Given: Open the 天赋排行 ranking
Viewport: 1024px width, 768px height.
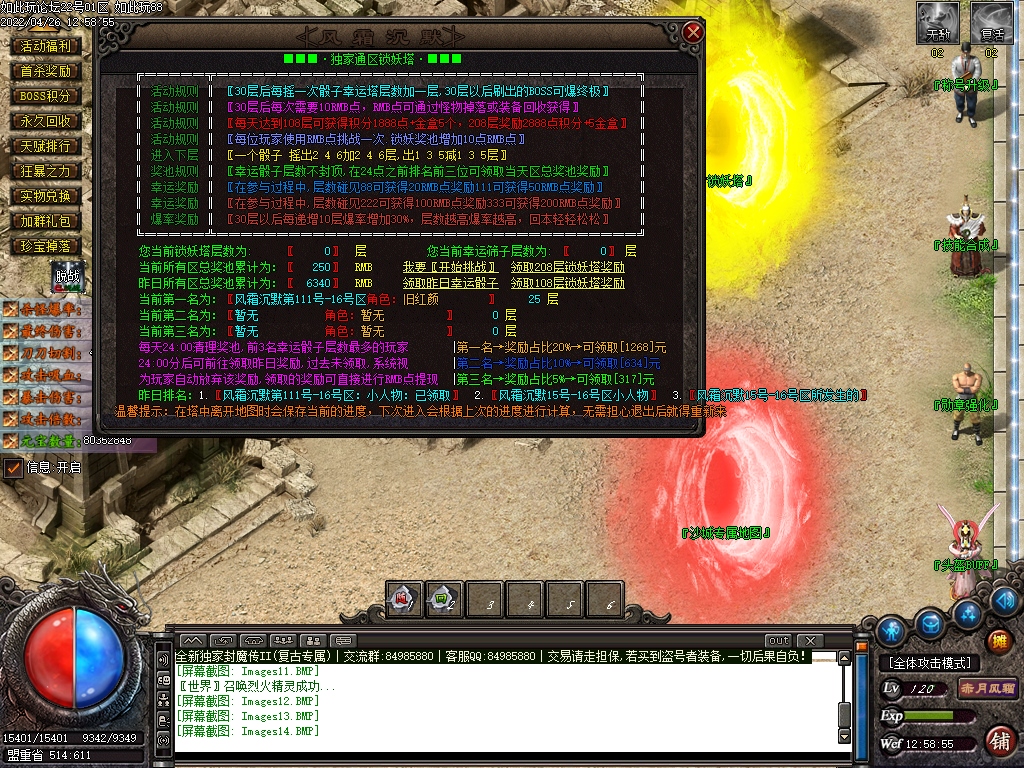Looking at the screenshot, I should point(46,146).
